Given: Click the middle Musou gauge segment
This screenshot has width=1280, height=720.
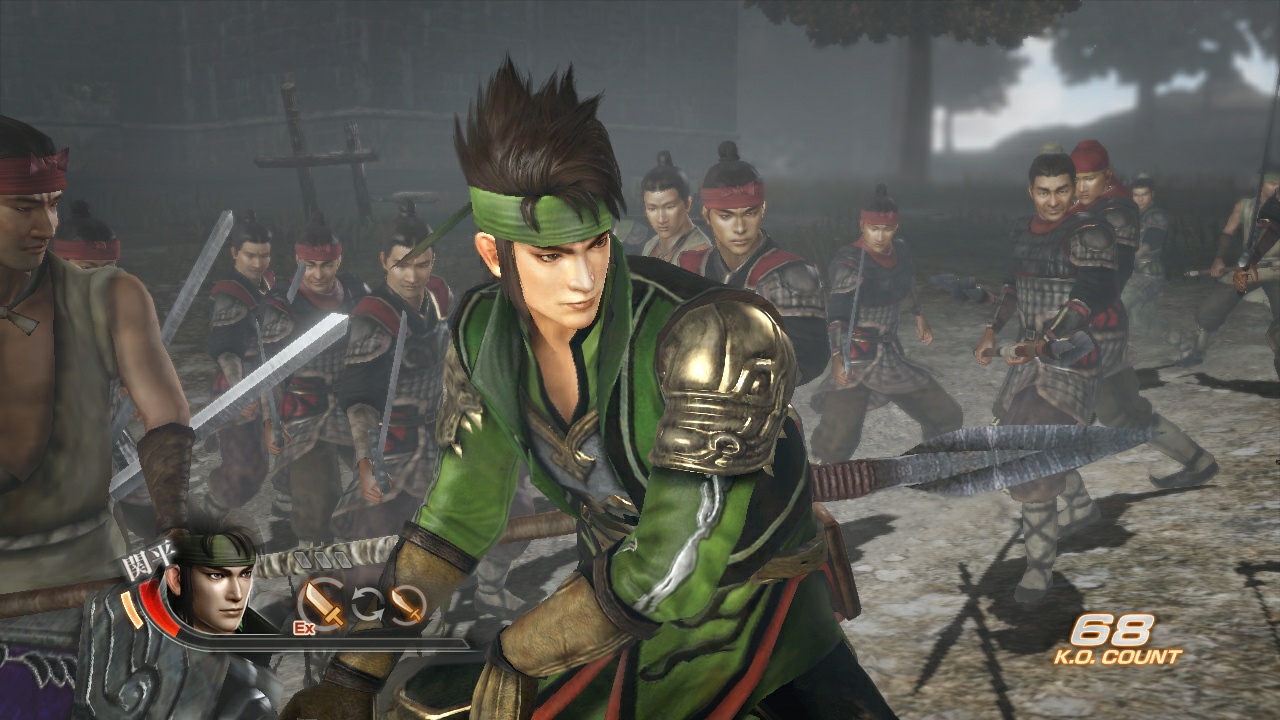Looking at the screenshot, I should (323, 558).
